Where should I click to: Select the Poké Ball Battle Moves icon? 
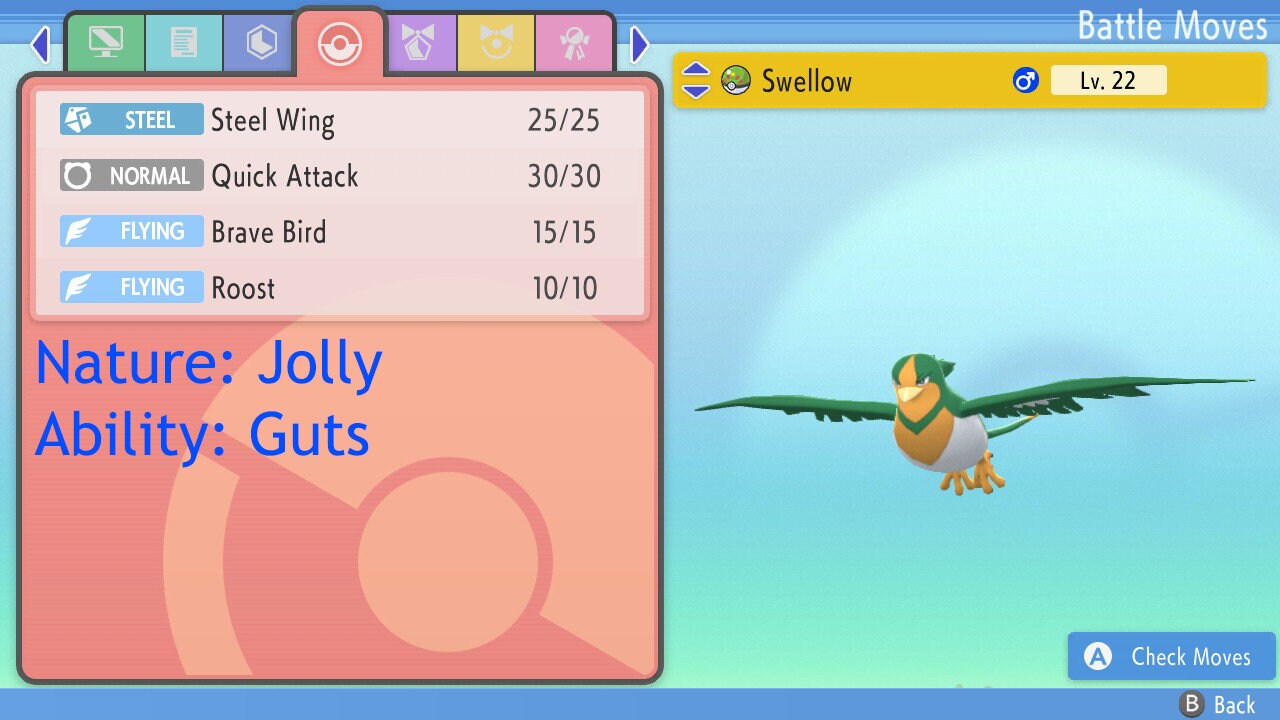tap(339, 42)
